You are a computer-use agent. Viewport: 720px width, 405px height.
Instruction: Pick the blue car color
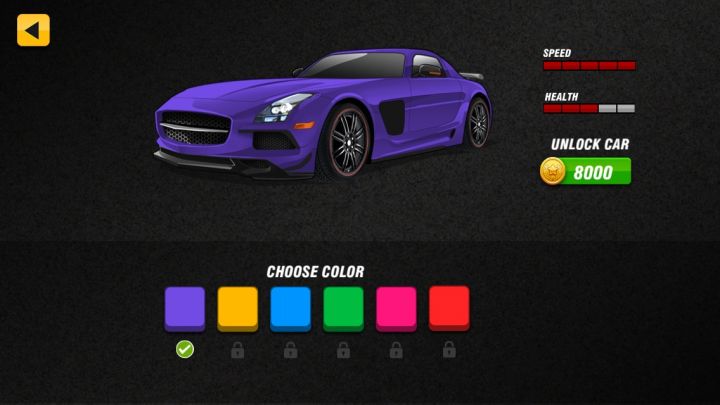[290, 308]
